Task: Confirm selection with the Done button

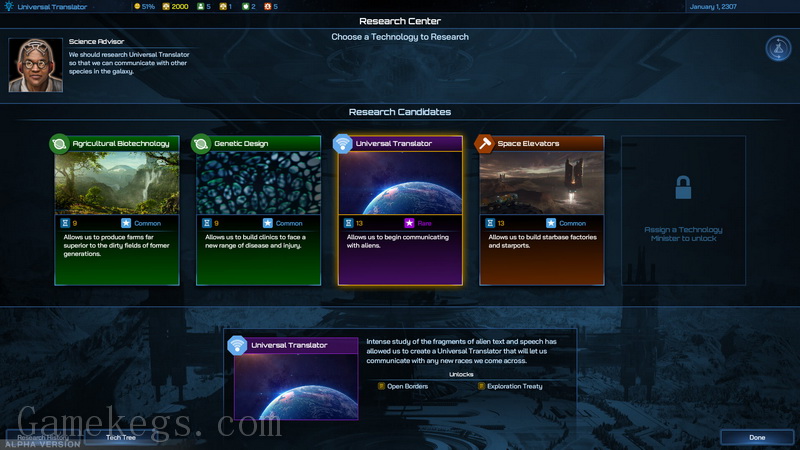Action: pos(757,437)
